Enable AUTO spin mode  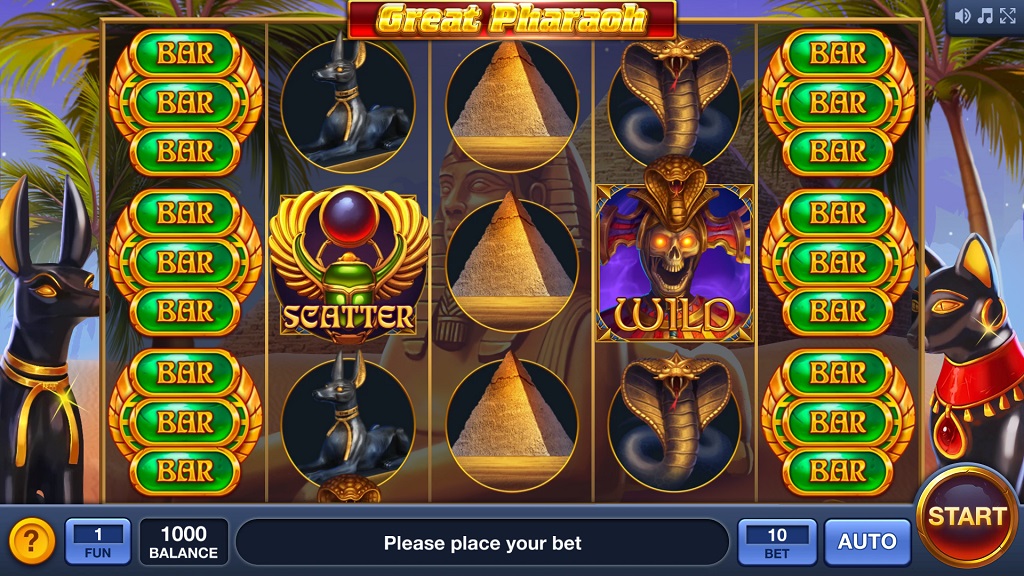(867, 542)
